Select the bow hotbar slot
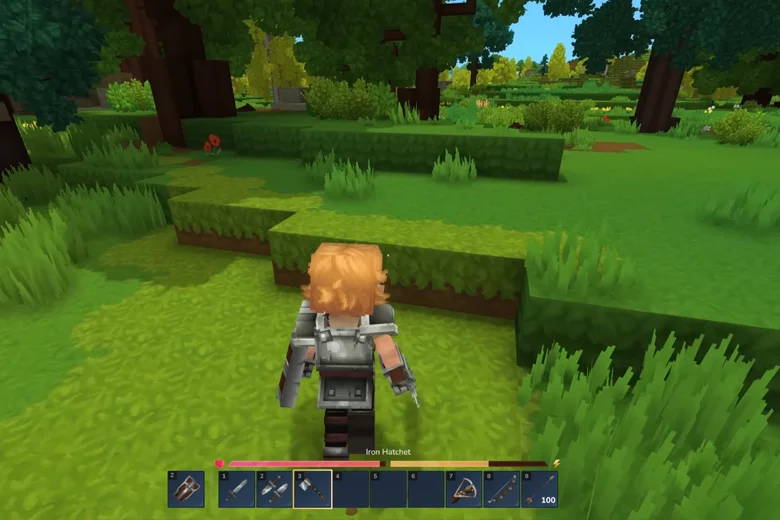Viewport: 780px width, 520px height. pos(501,489)
